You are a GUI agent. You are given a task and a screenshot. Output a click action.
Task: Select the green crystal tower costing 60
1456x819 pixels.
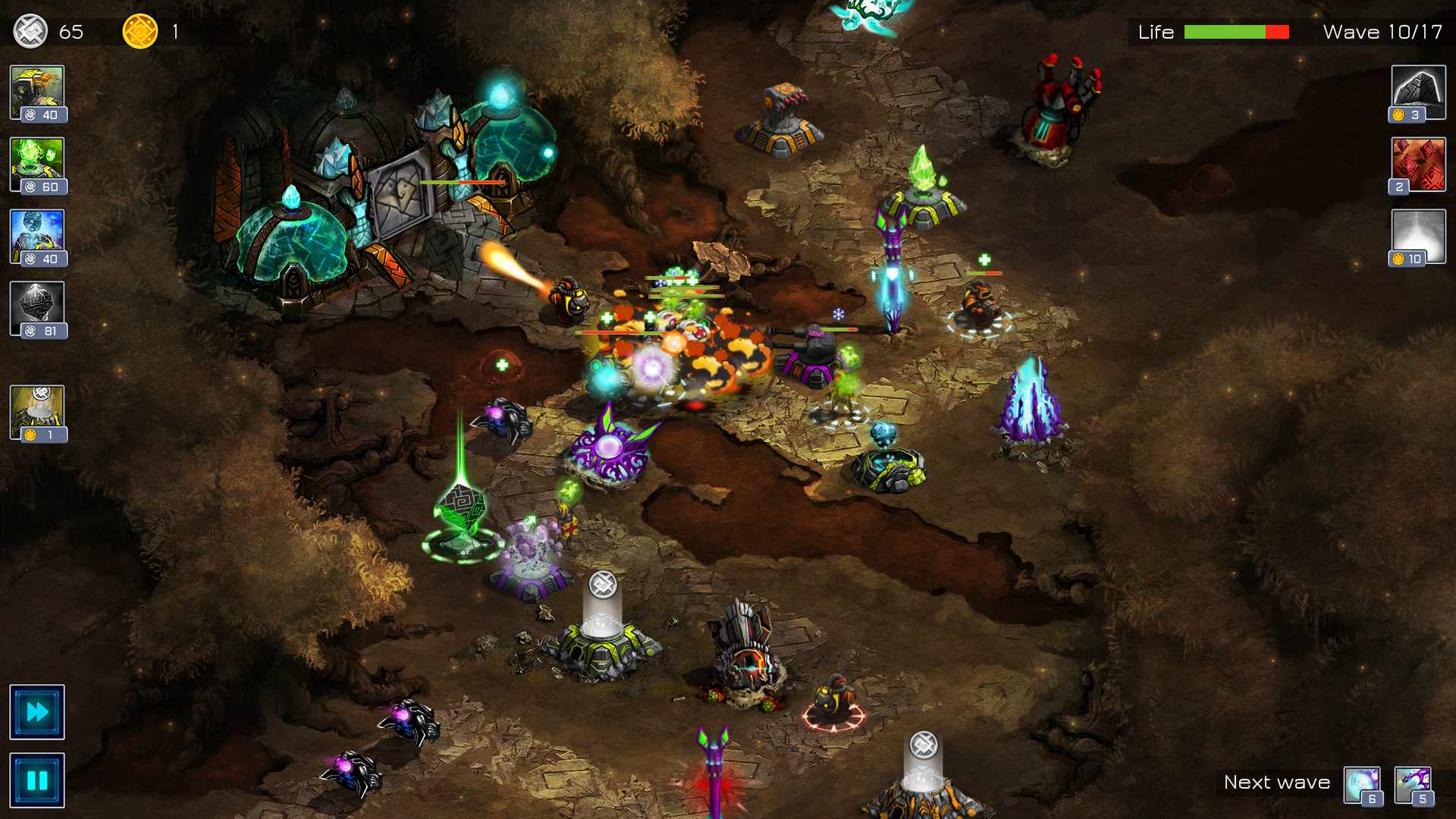pyautogui.click(x=36, y=163)
